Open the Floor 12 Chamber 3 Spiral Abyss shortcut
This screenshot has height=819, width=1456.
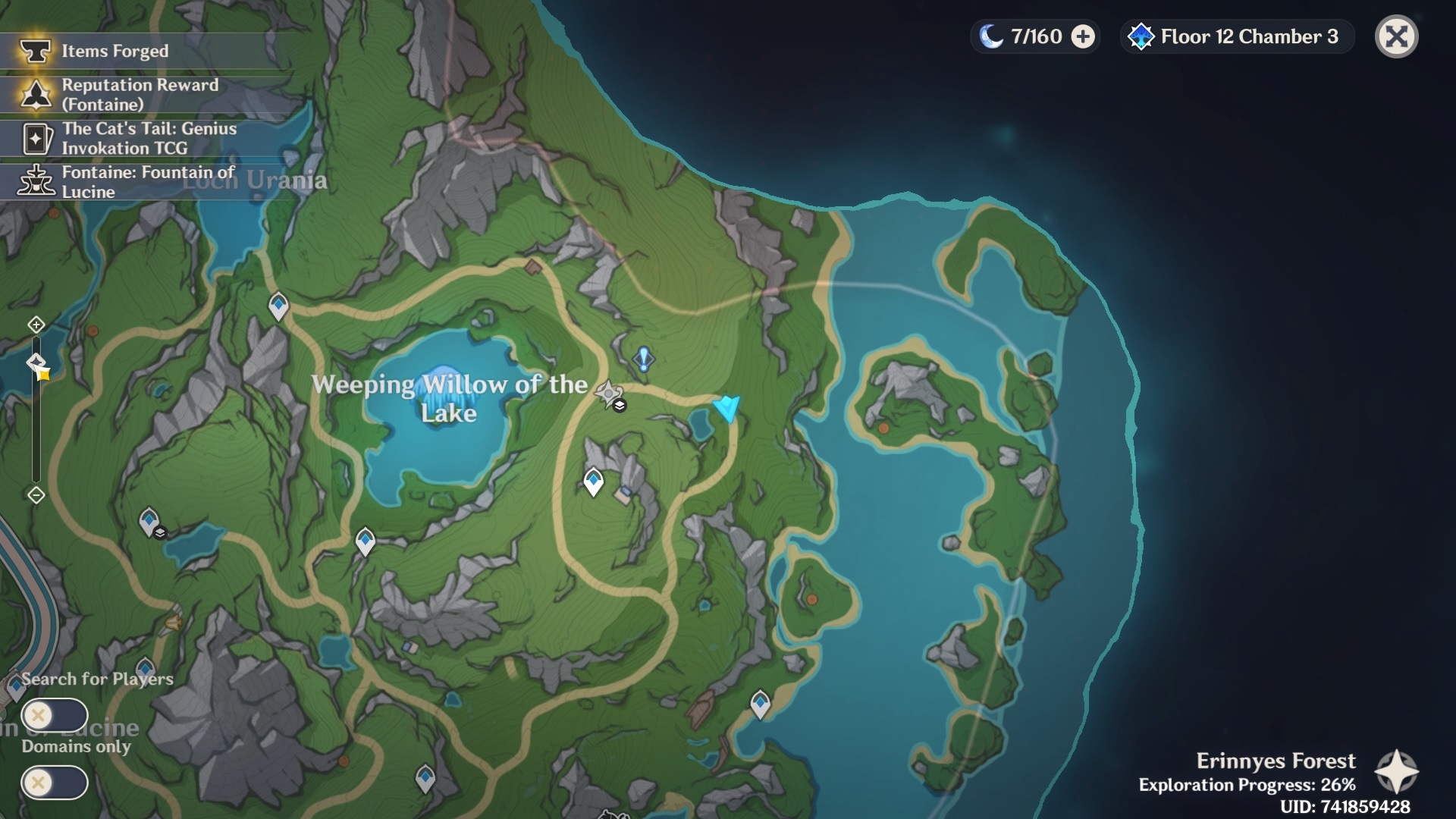[x=1236, y=36]
